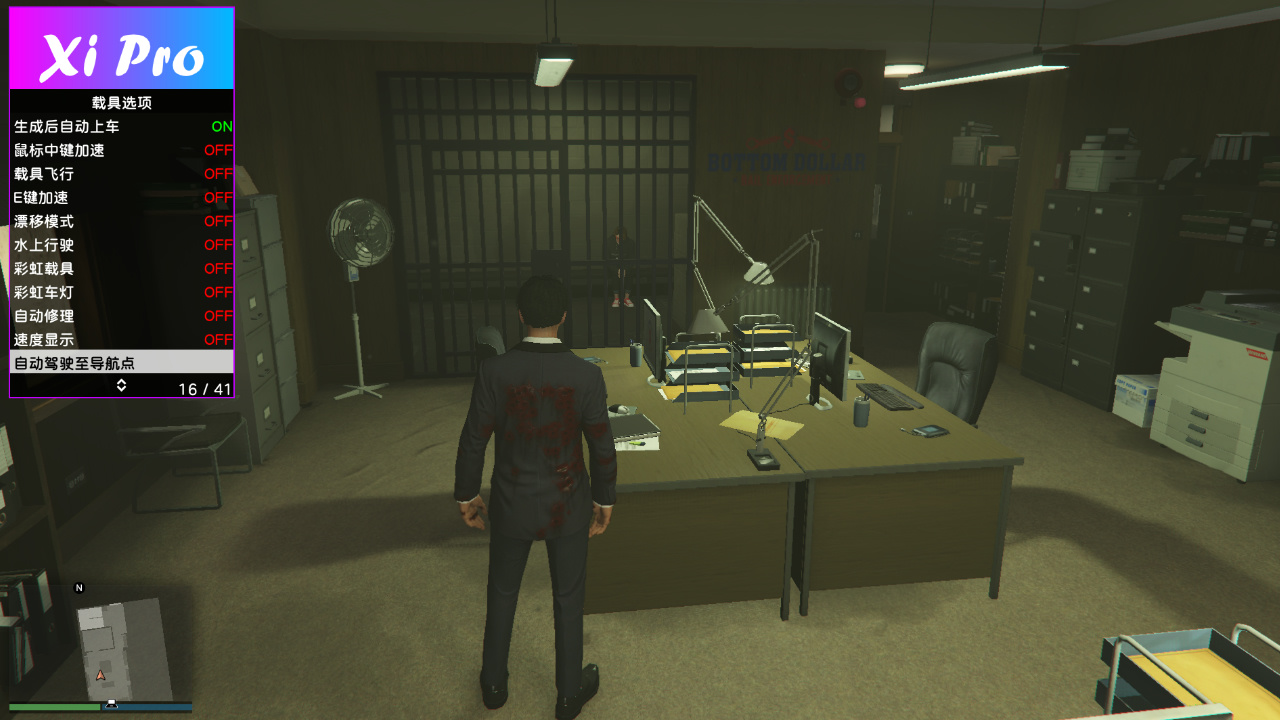
Task: Toggle 生成后自动上车 option
Action: click(x=121, y=127)
